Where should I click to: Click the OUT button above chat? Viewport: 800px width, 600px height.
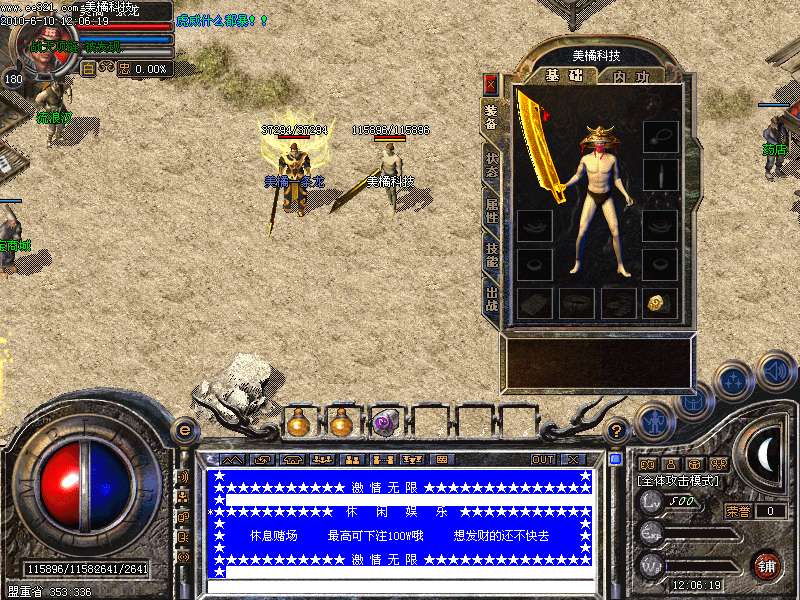pos(543,460)
